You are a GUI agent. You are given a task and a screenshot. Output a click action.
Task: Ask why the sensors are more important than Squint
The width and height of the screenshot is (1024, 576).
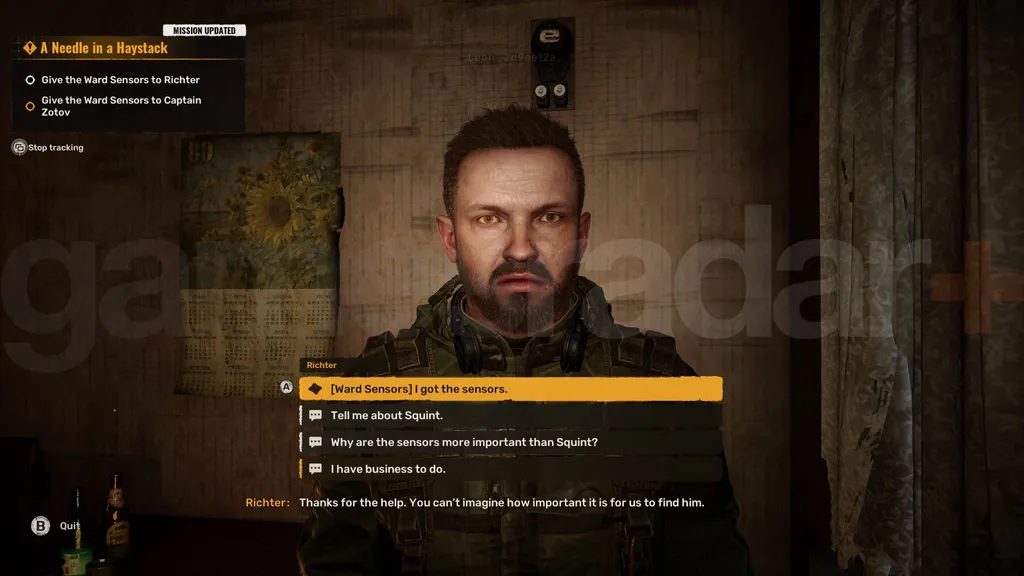510,442
